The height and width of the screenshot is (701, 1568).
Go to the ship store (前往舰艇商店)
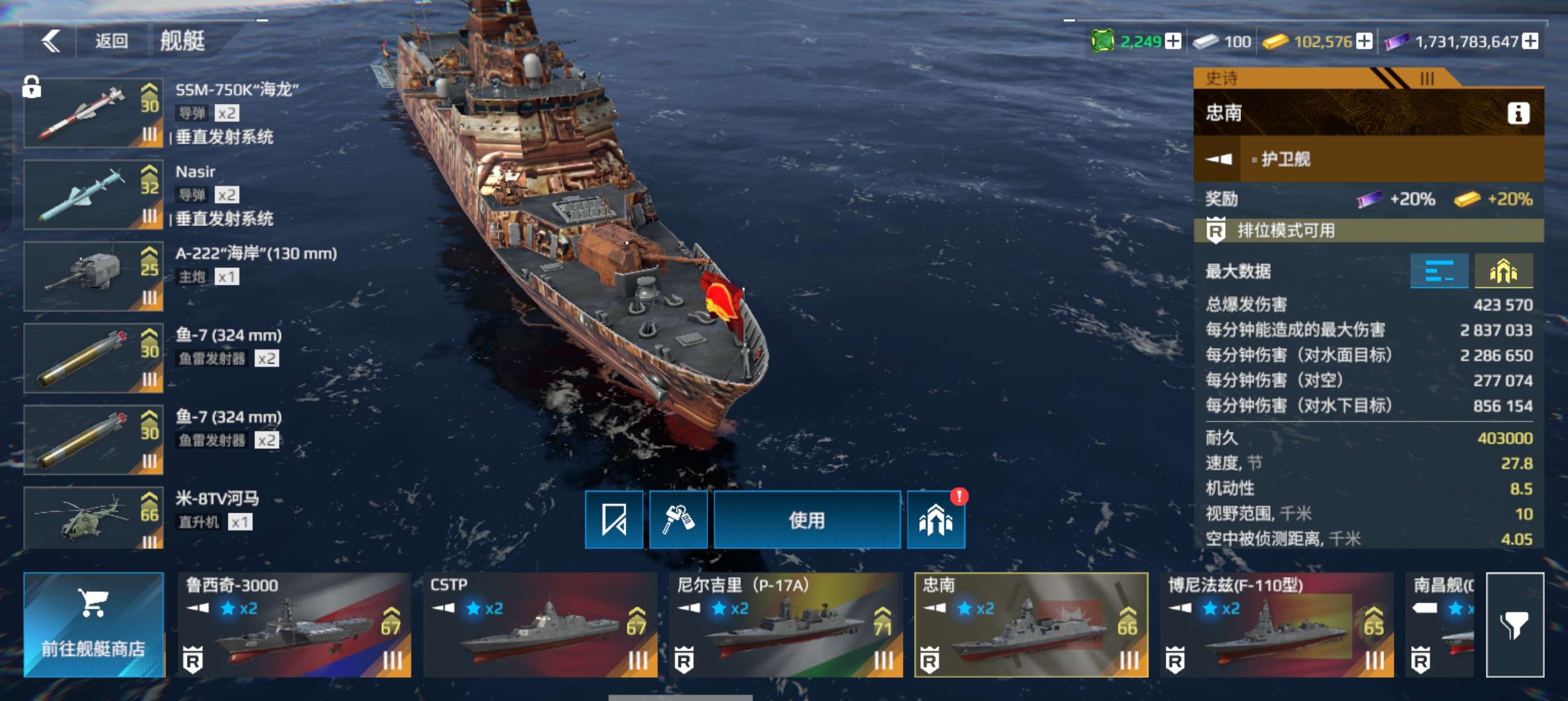point(94,624)
